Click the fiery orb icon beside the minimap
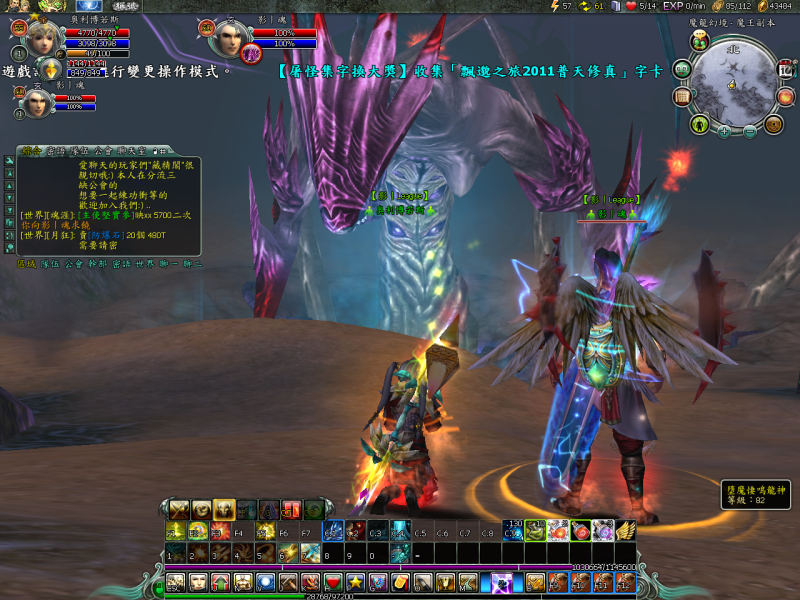 point(786,98)
